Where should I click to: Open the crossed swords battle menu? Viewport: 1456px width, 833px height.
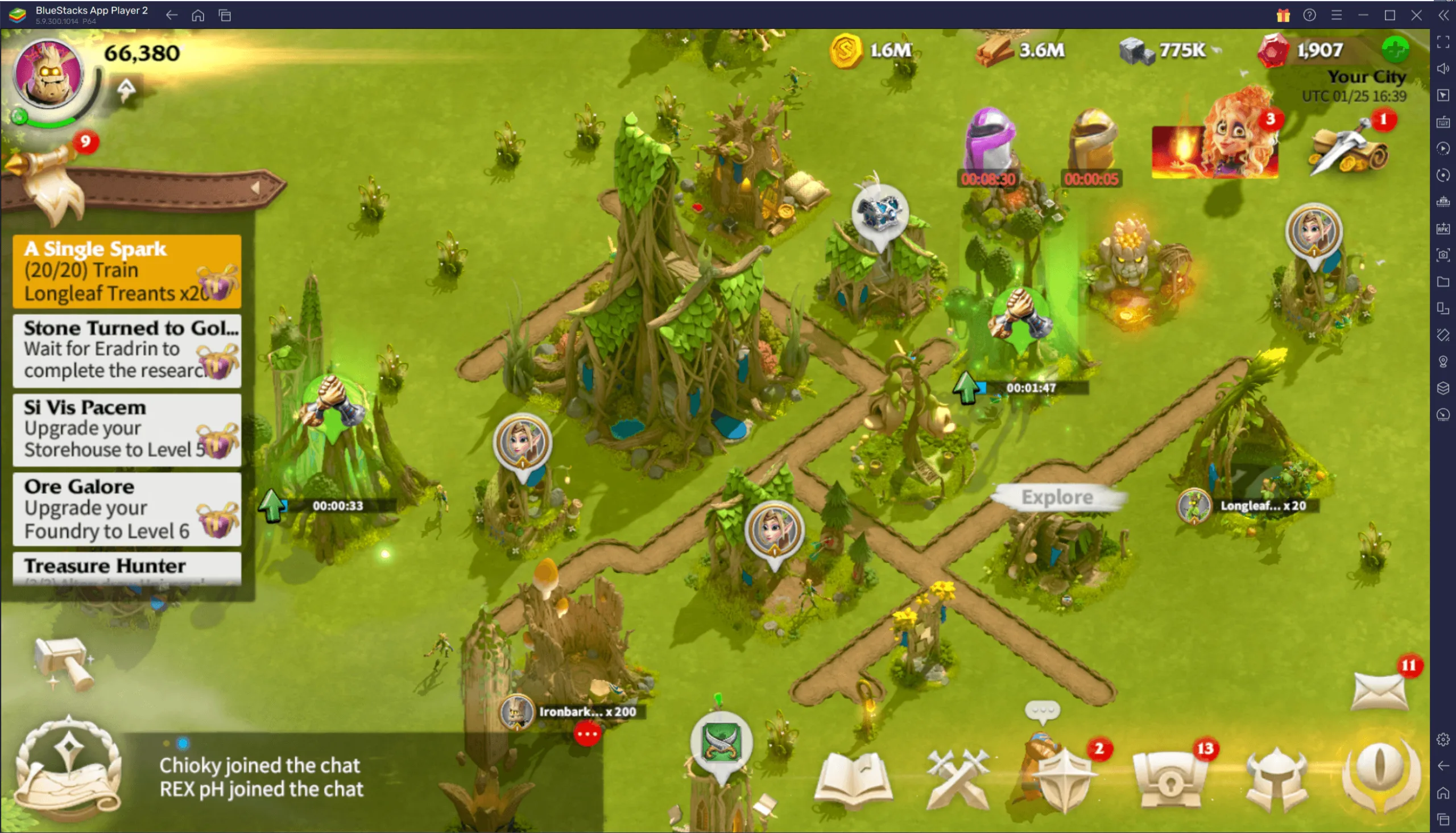pyautogui.click(x=957, y=779)
